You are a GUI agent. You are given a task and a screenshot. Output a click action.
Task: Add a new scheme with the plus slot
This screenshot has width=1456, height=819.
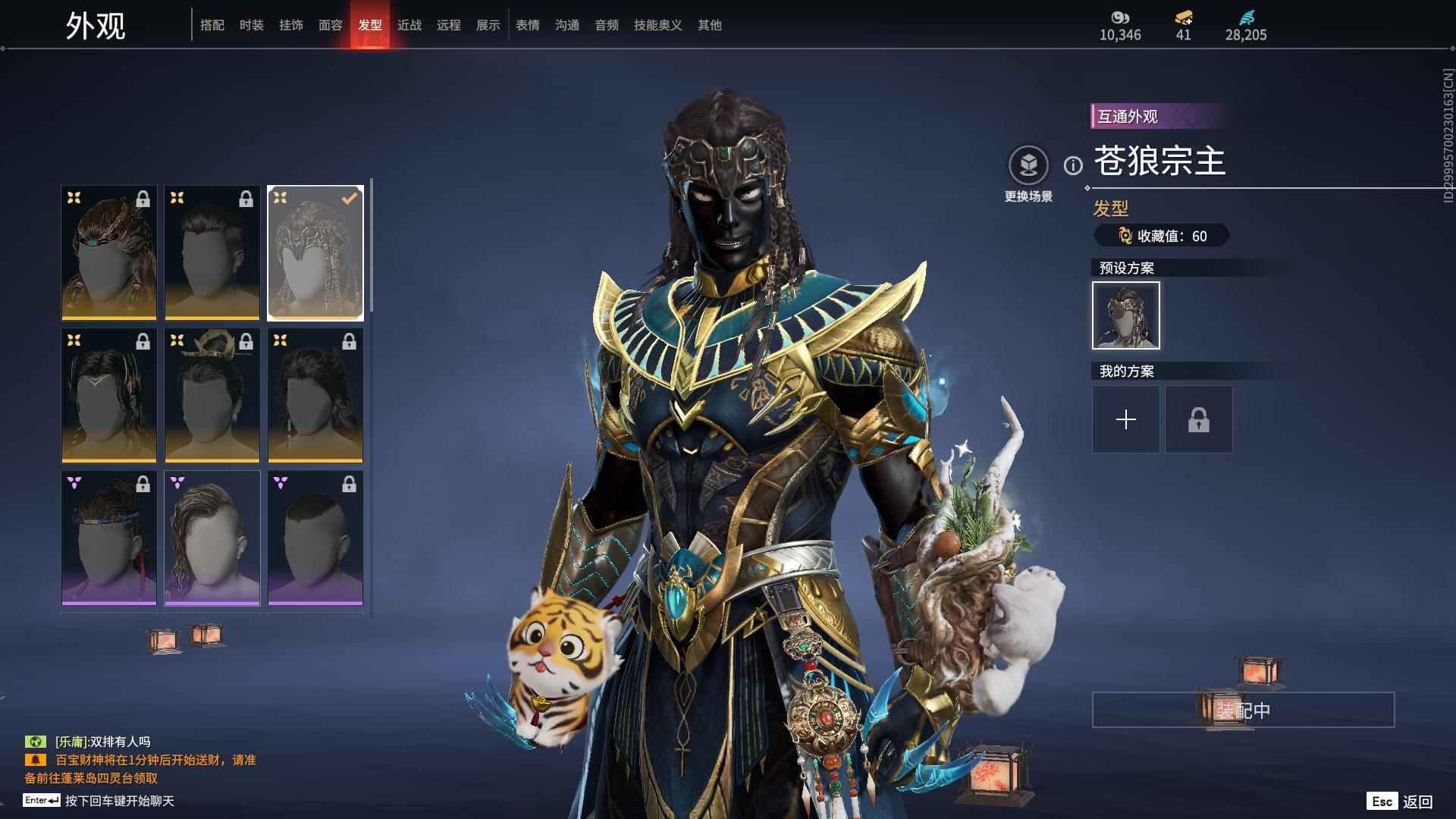[x=1126, y=419]
